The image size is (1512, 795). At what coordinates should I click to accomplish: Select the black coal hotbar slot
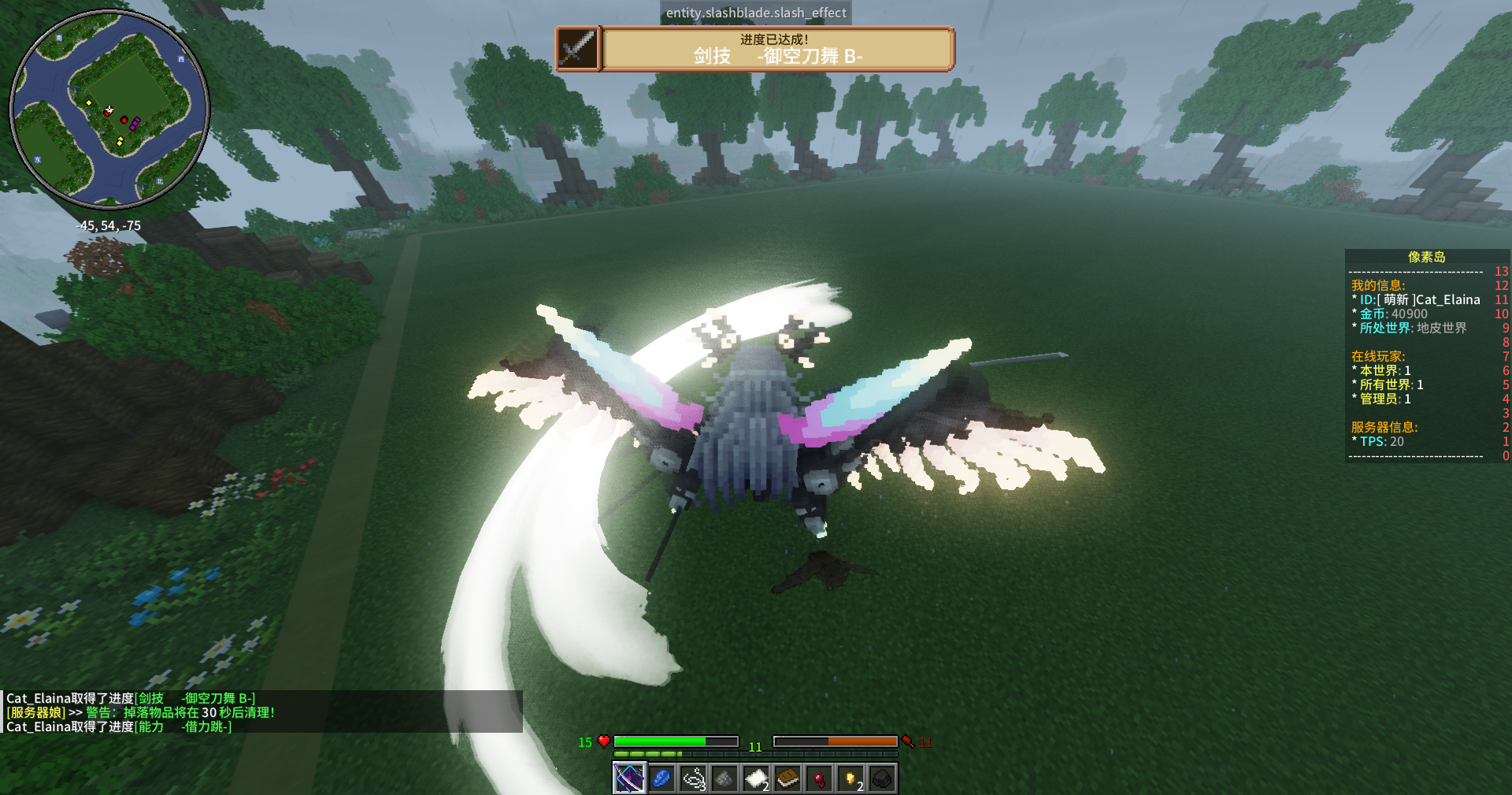click(882, 778)
